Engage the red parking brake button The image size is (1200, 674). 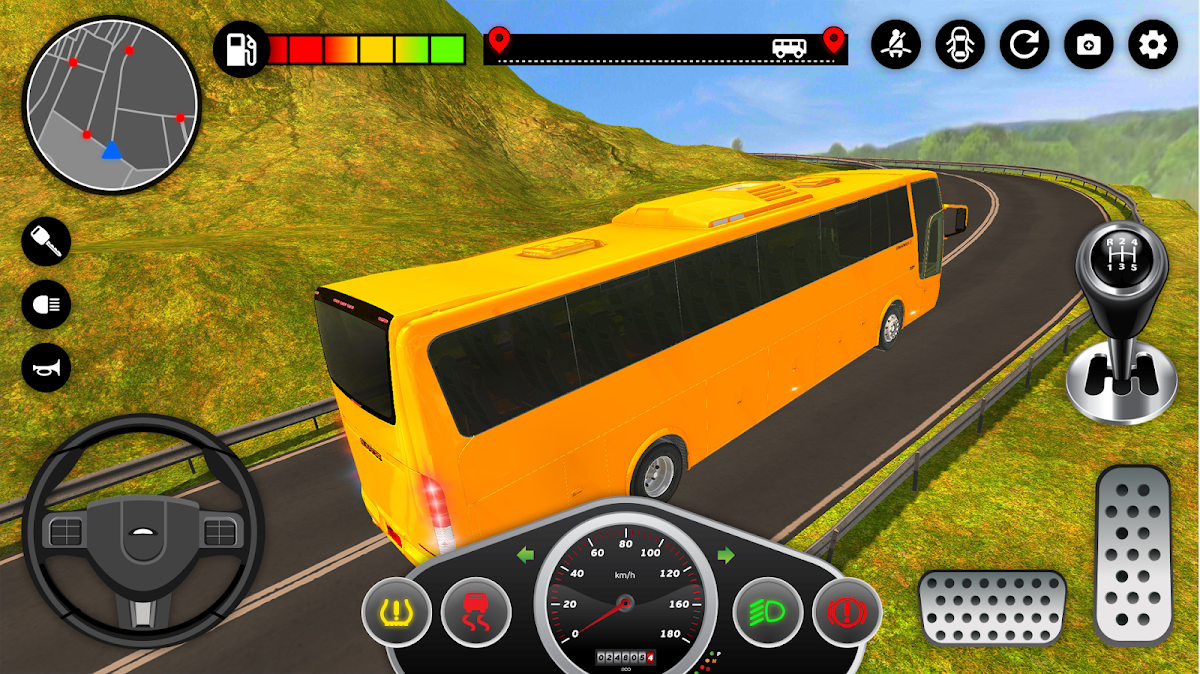point(846,610)
